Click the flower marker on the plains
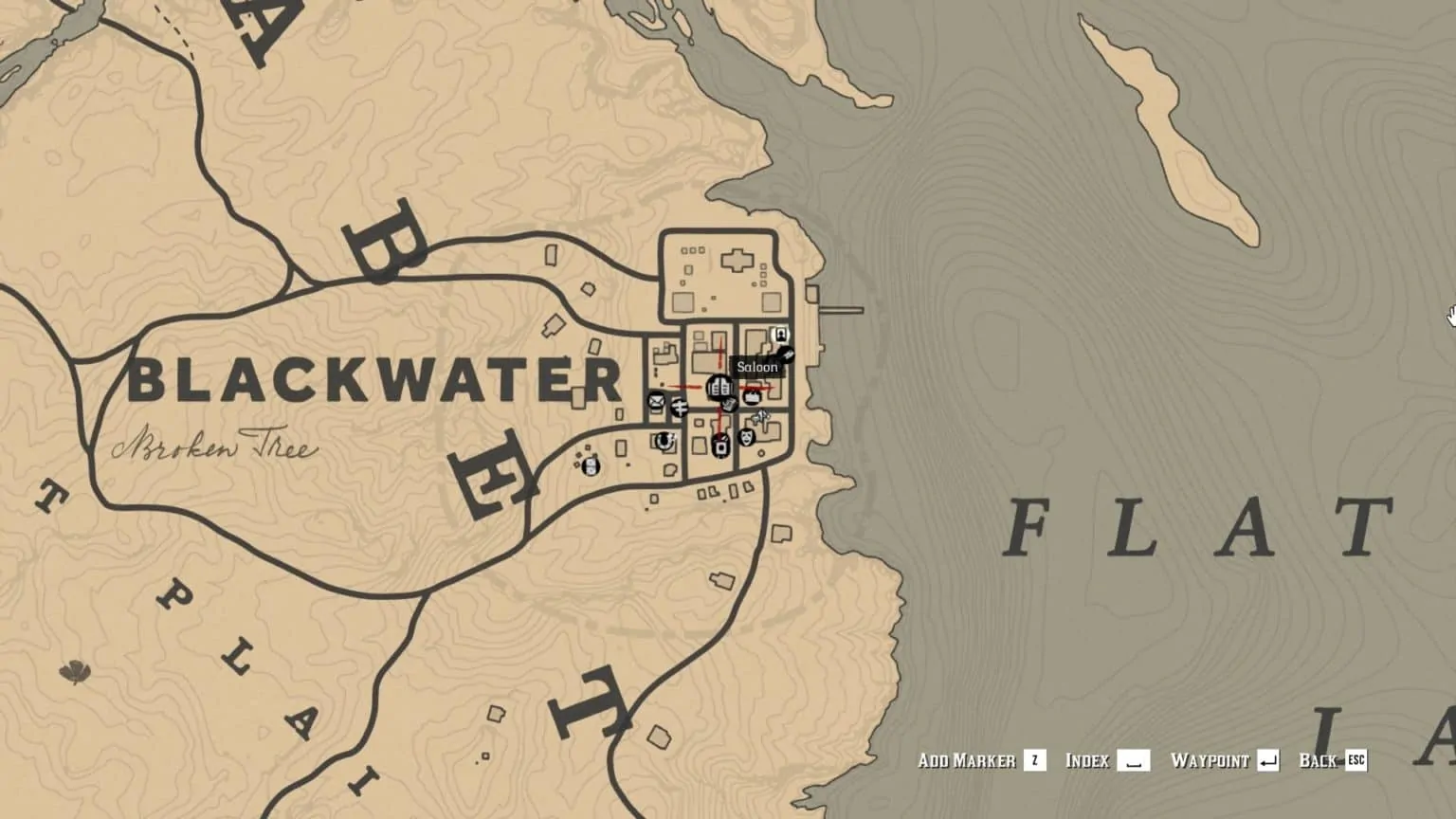 pos(74,673)
